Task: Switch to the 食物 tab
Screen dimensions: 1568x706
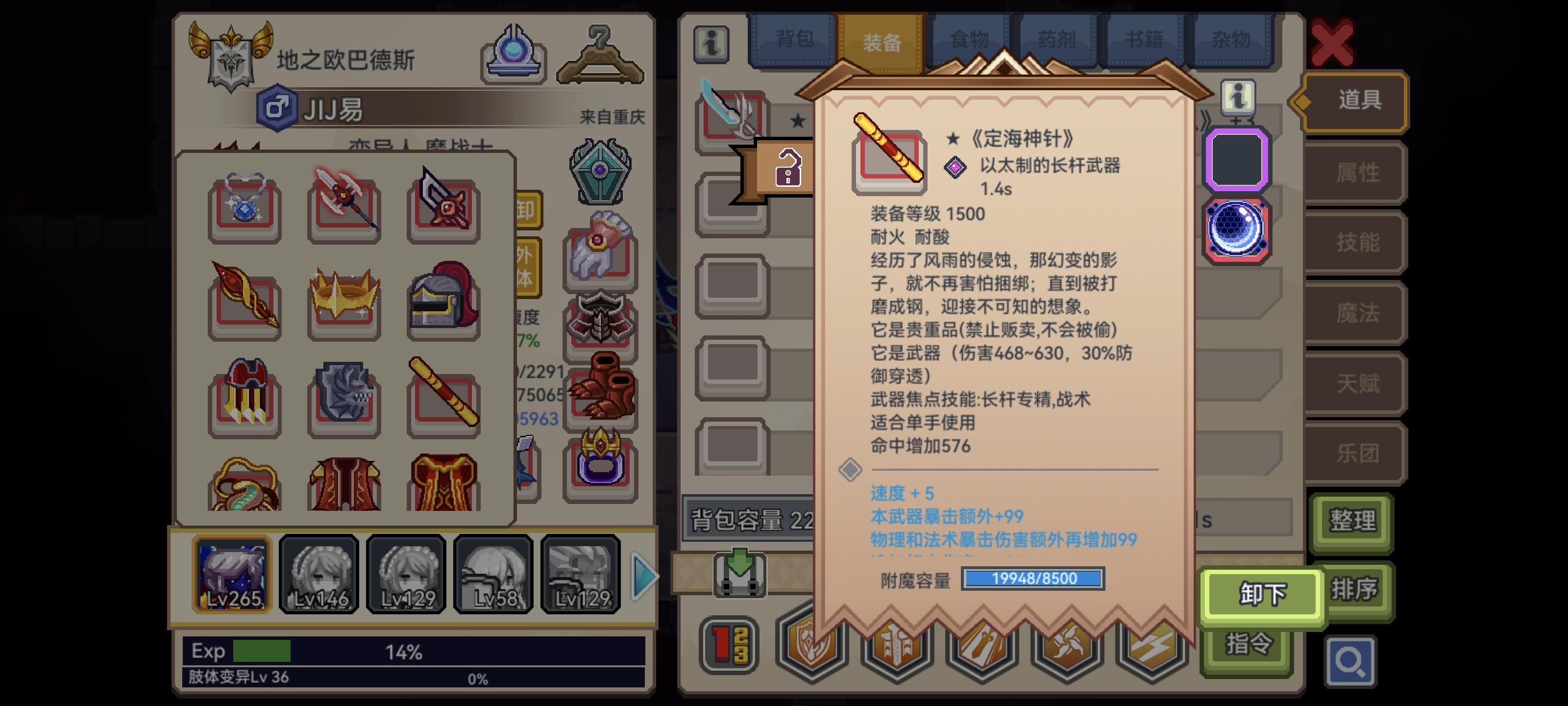Action: (971, 40)
